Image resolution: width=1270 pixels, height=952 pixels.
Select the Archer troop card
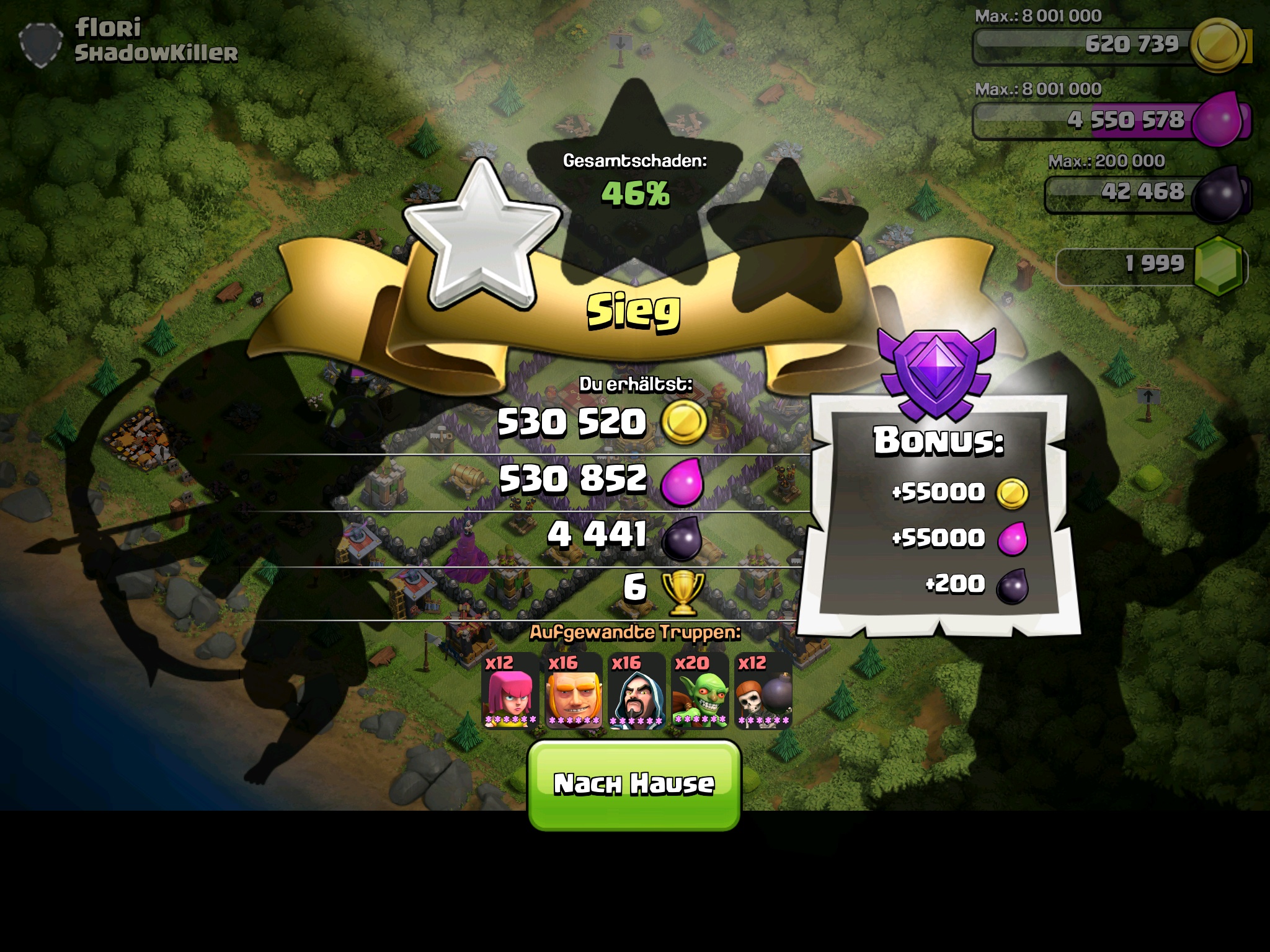point(510,690)
